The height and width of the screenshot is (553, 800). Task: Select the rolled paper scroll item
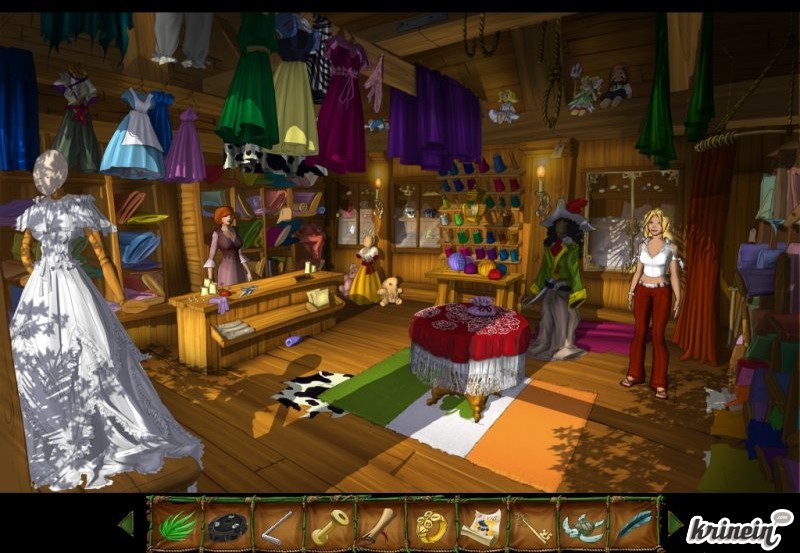click(482, 524)
